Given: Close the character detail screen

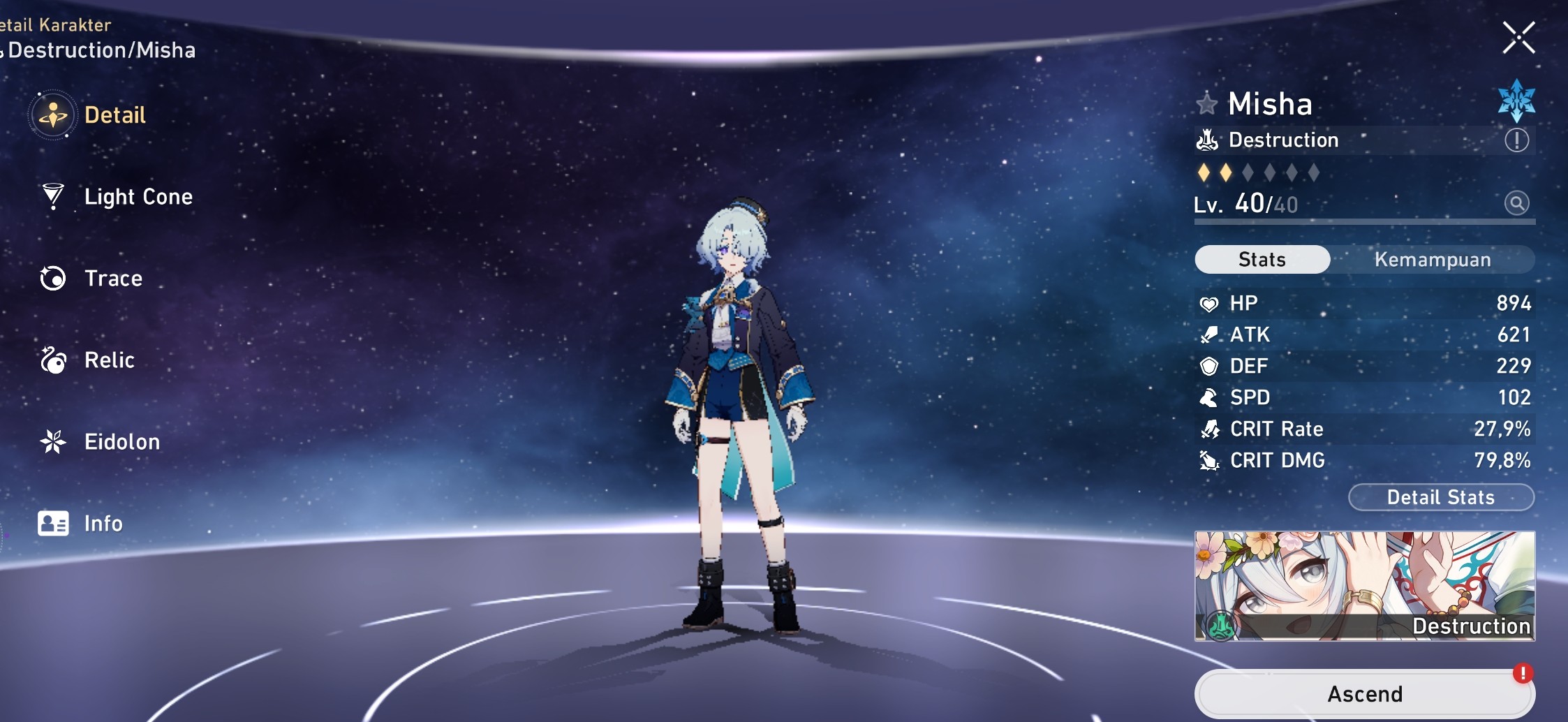Looking at the screenshot, I should [1519, 38].
